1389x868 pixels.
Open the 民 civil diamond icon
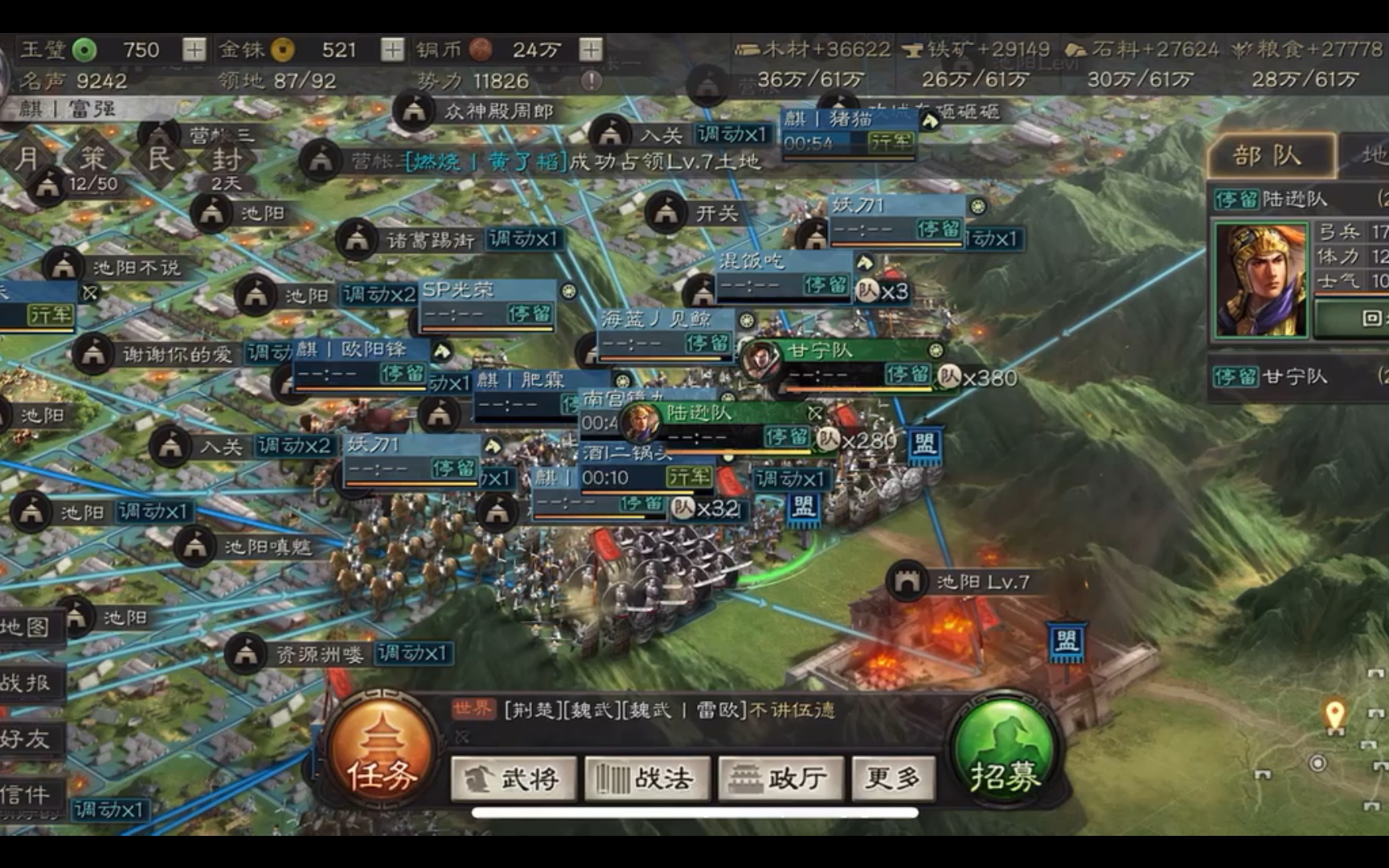point(160,158)
